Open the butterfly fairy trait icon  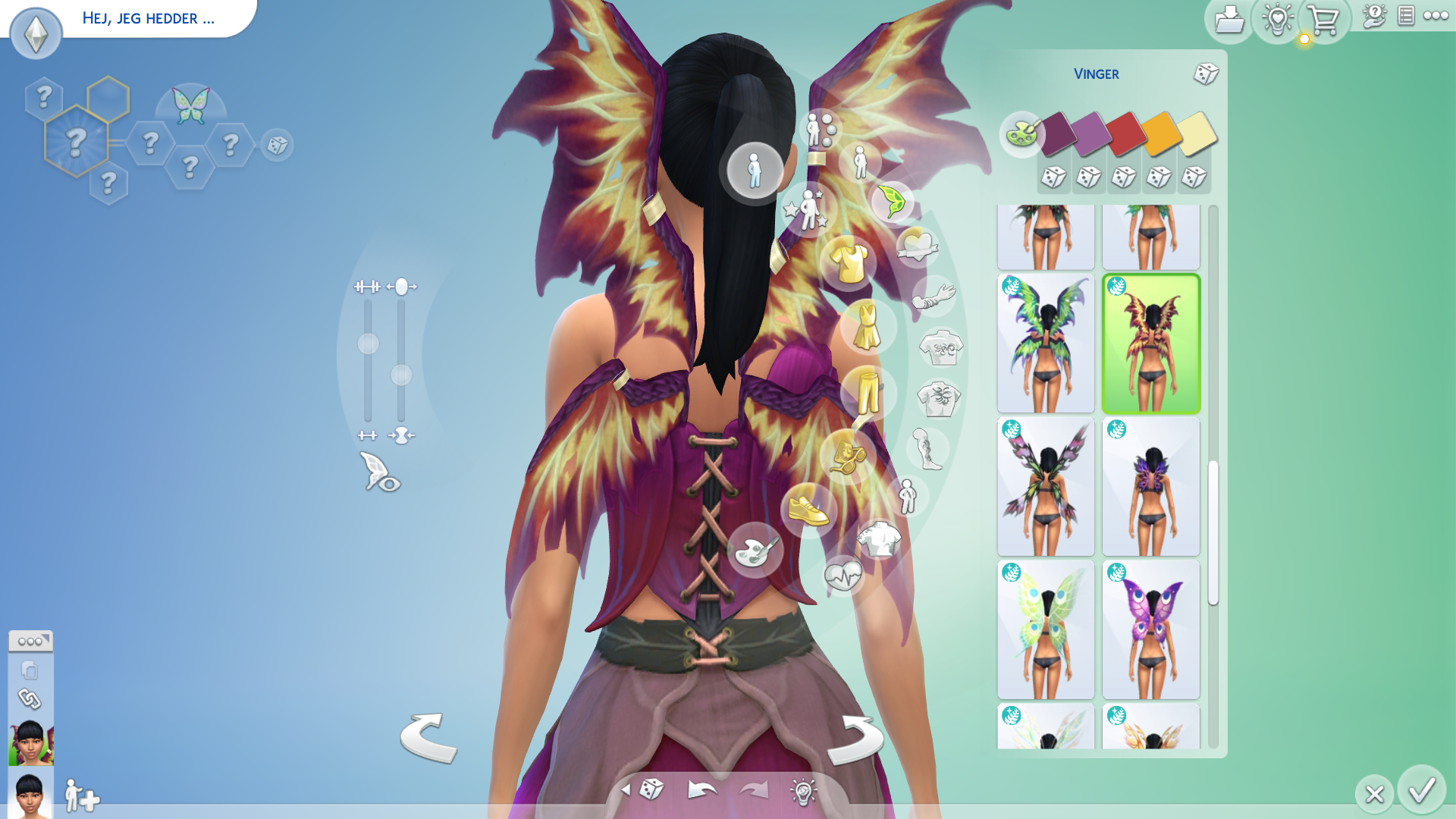point(190,106)
